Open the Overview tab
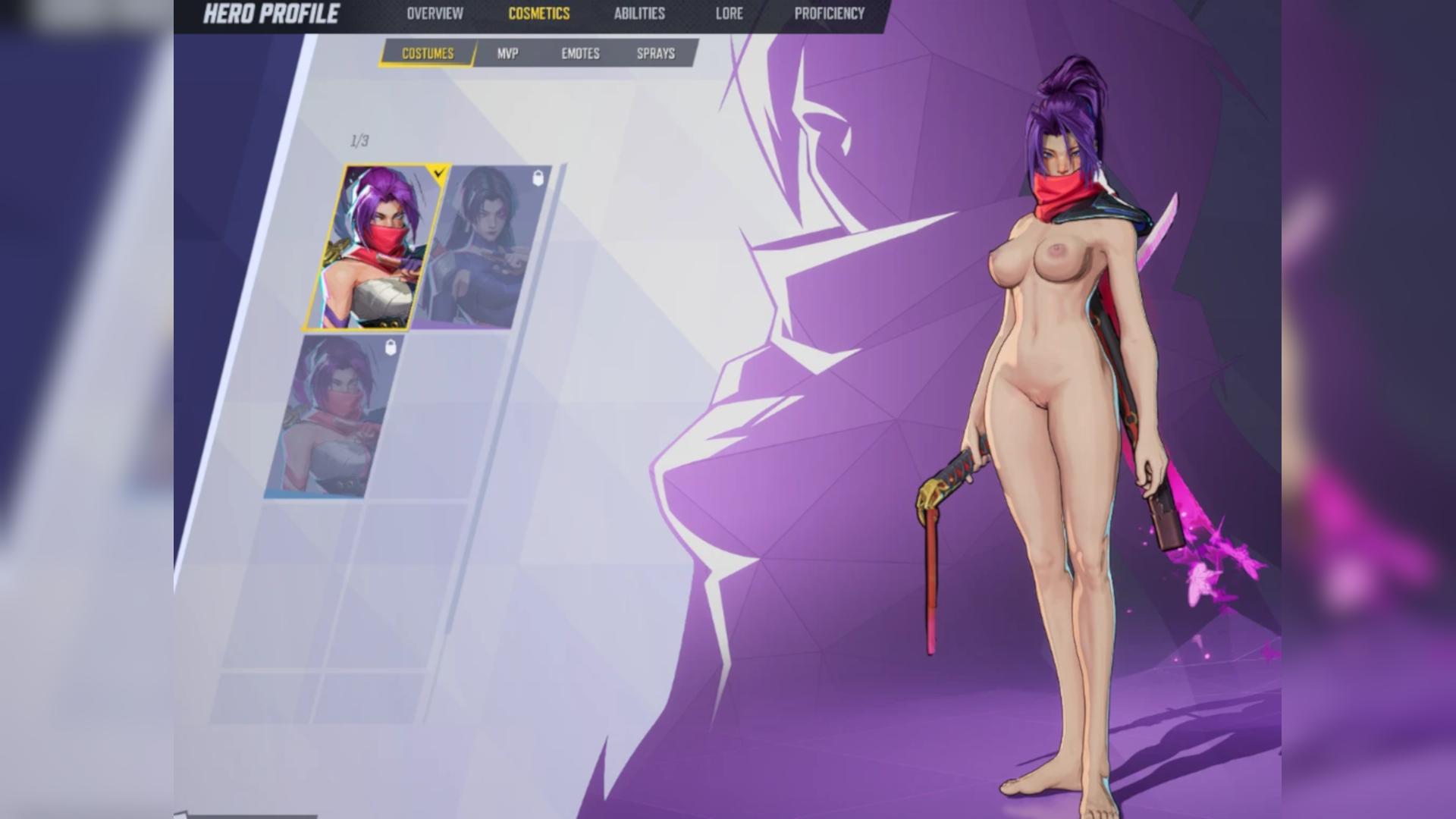Viewport: 1456px width, 819px height. (x=435, y=14)
